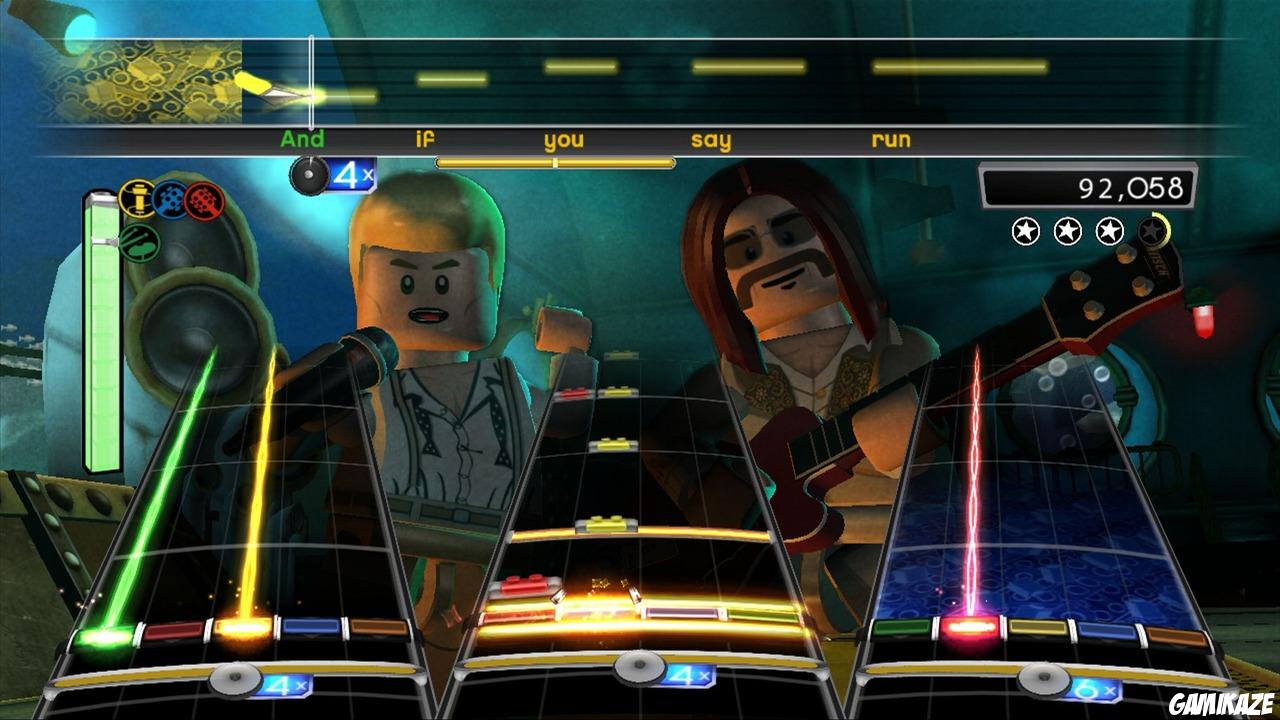Click the GAMIKAZE watermark
Screen dimensions: 1280x720
[x=1223, y=705]
